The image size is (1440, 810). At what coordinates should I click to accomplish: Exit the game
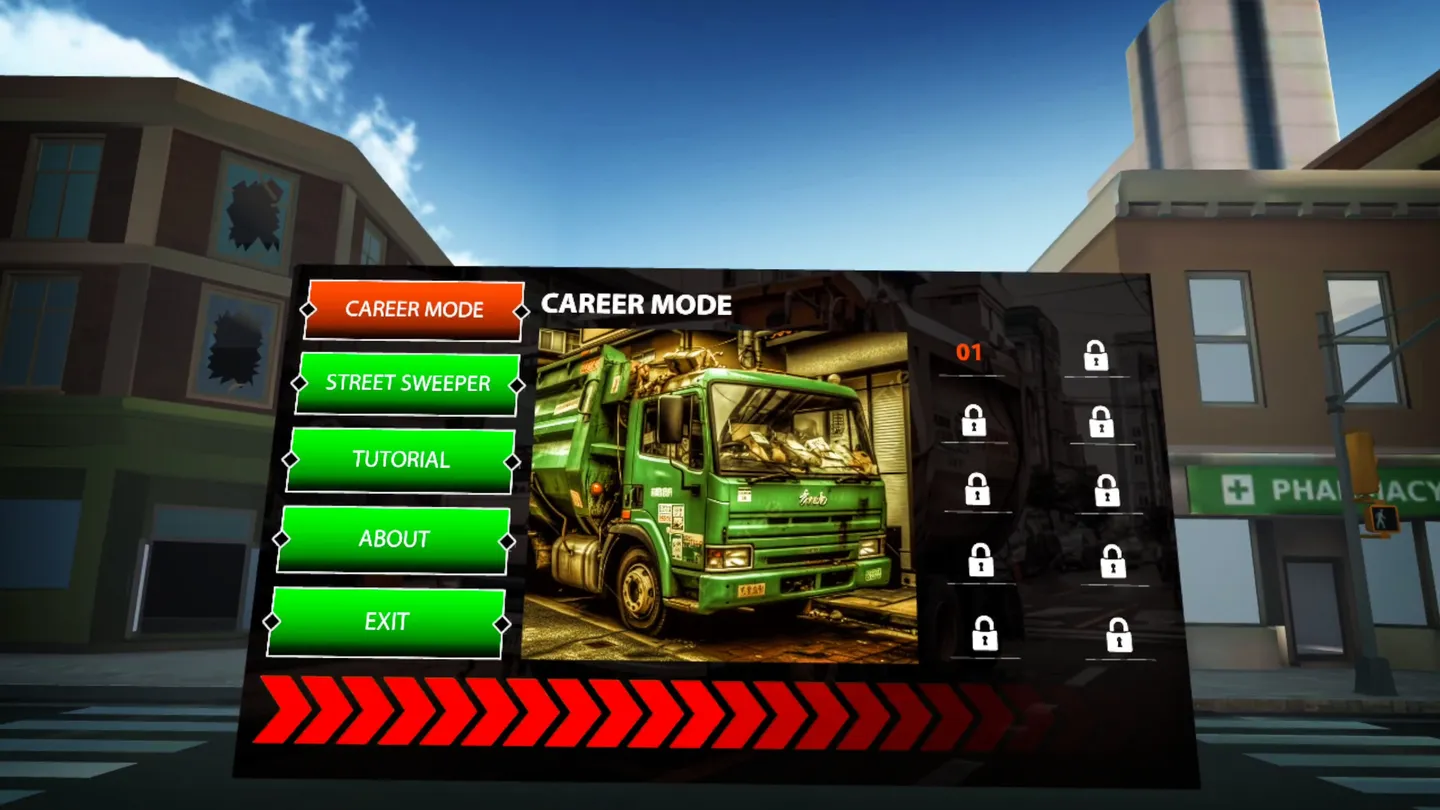point(386,622)
